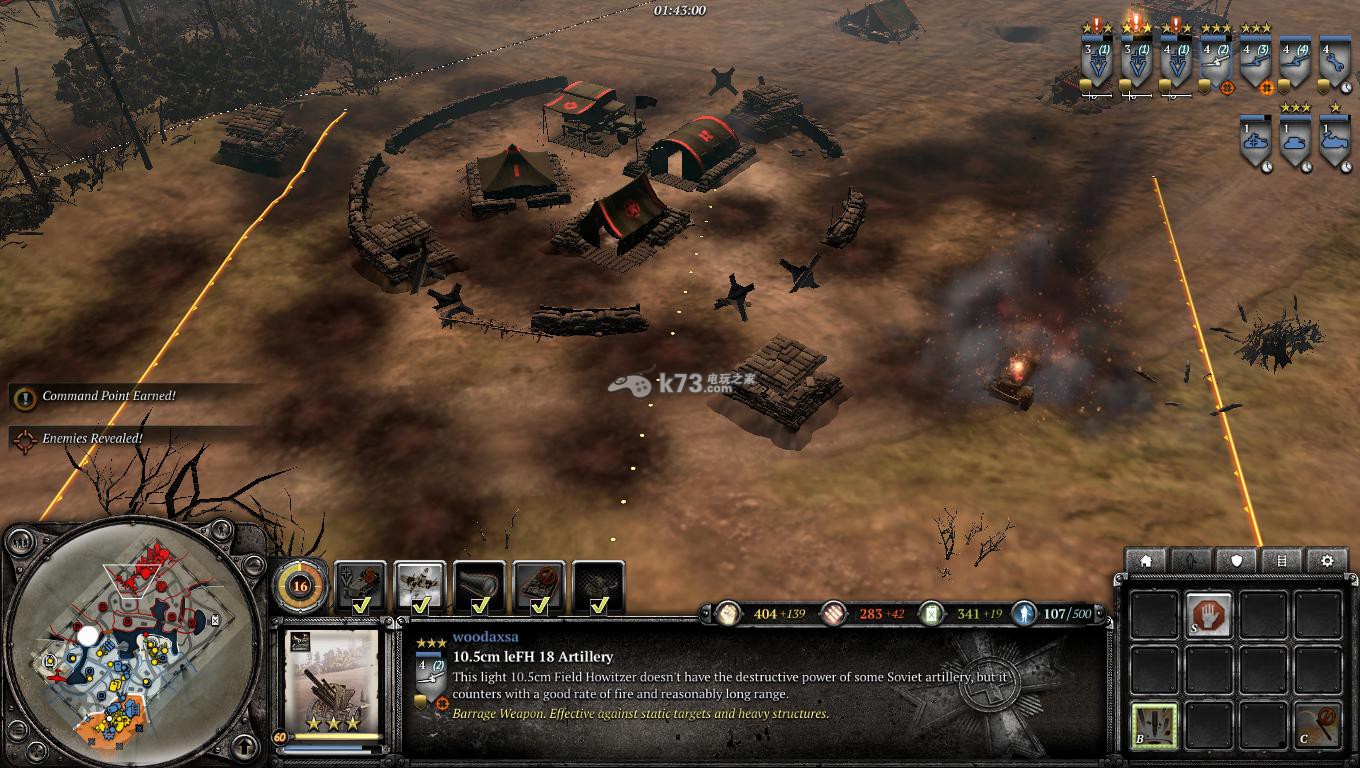Click the up-arrow button beside the minimap

(x=245, y=746)
